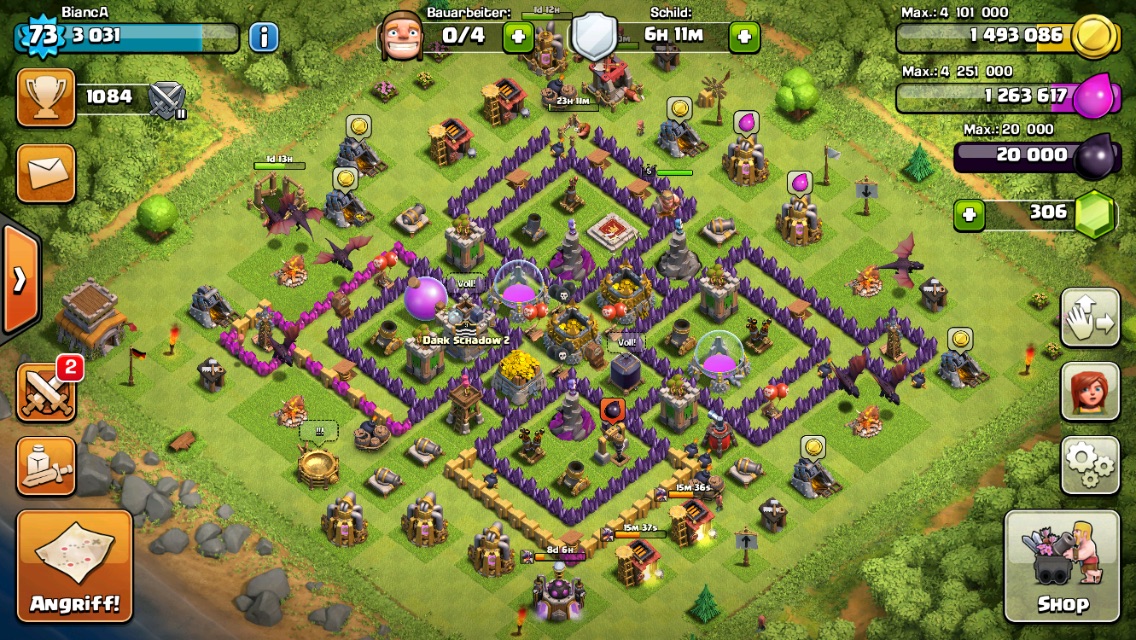Start an attack with the Angriff! button
This screenshot has height=640, width=1136.
coord(75,565)
